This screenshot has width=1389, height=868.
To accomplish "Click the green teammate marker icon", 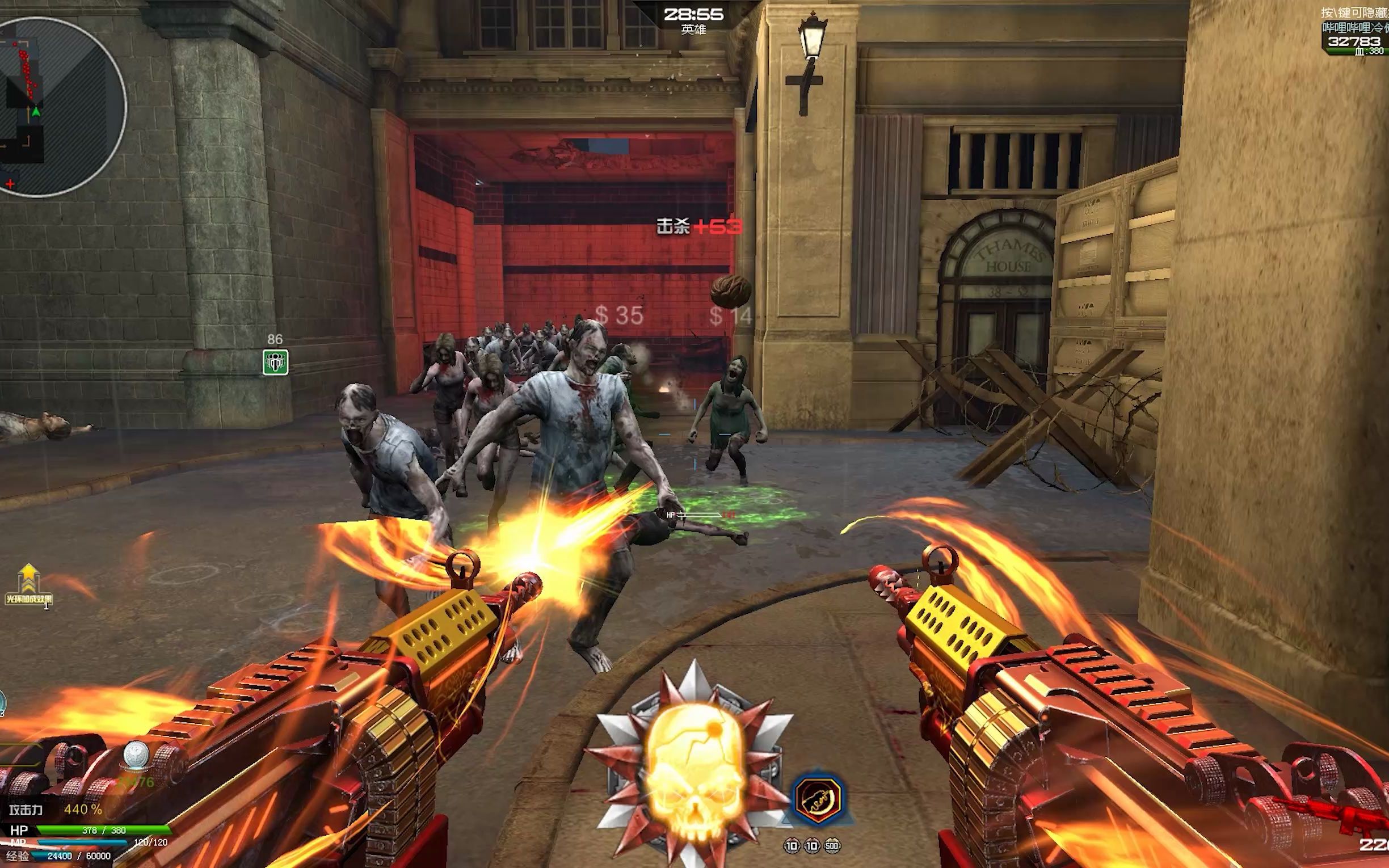I will pyautogui.click(x=275, y=363).
